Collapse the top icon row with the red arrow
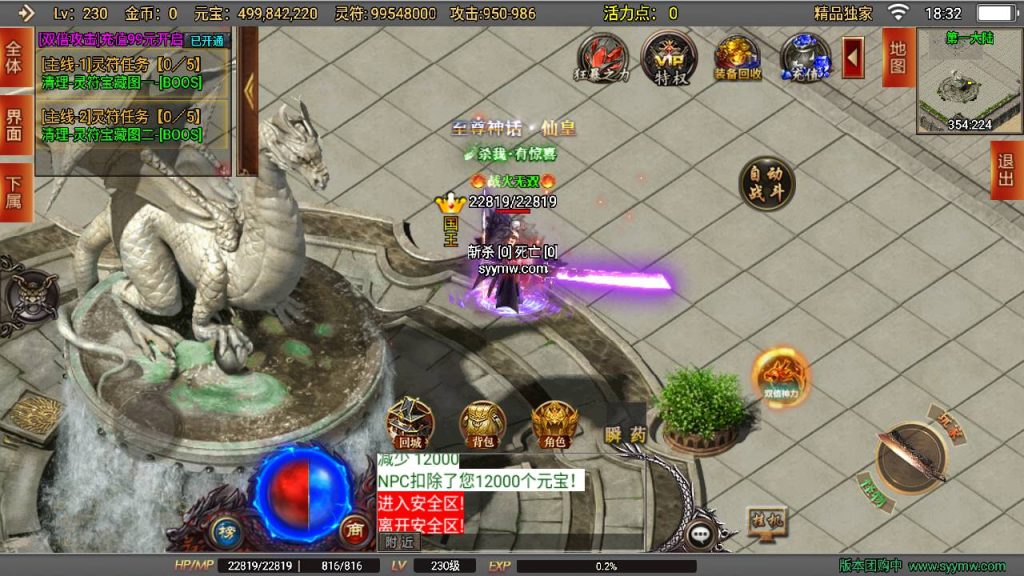Screen dimensions: 1024x576 pyautogui.click(x=853, y=57)
